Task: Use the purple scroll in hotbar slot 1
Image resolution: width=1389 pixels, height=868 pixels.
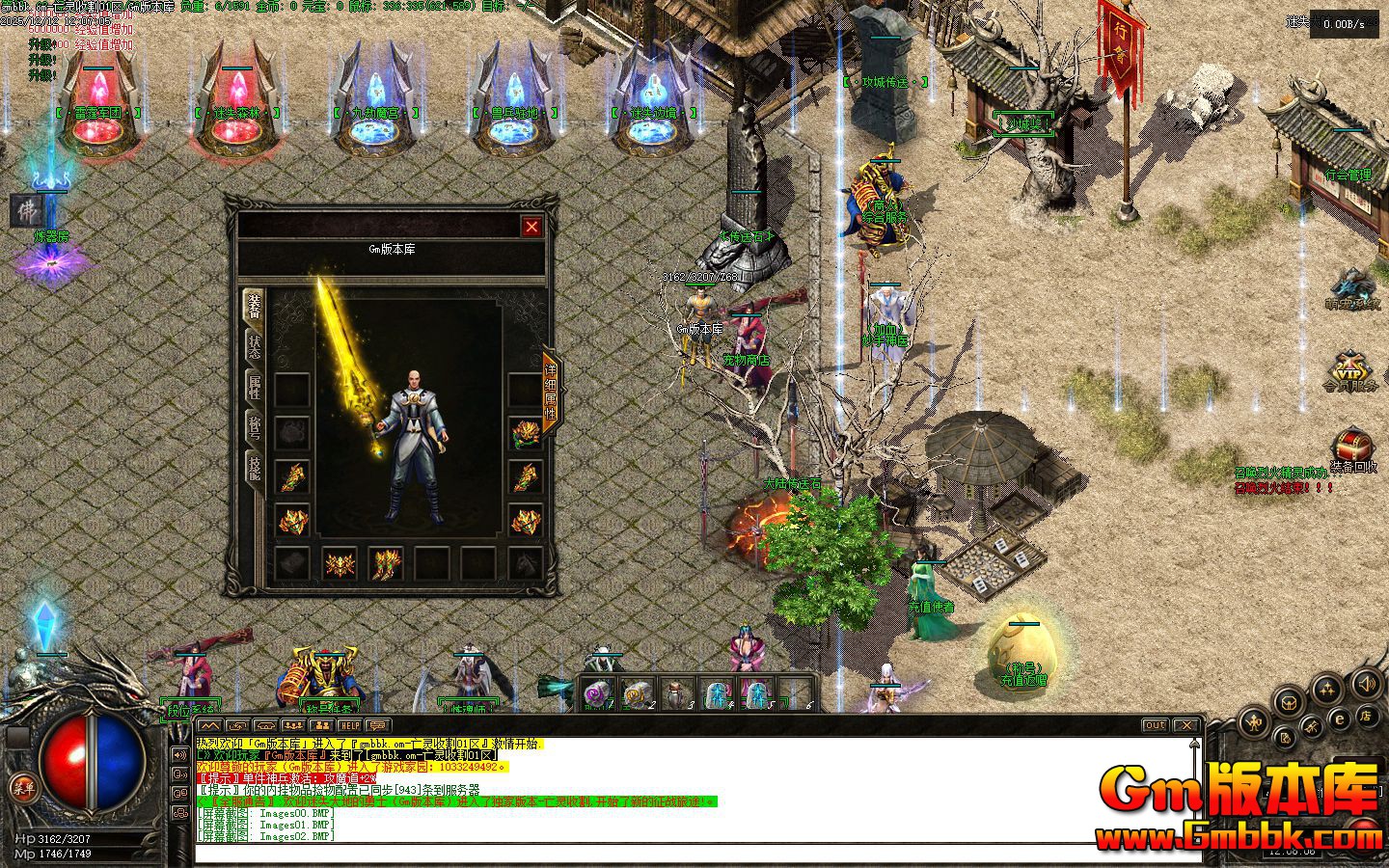Action: [x=598, y=692]
